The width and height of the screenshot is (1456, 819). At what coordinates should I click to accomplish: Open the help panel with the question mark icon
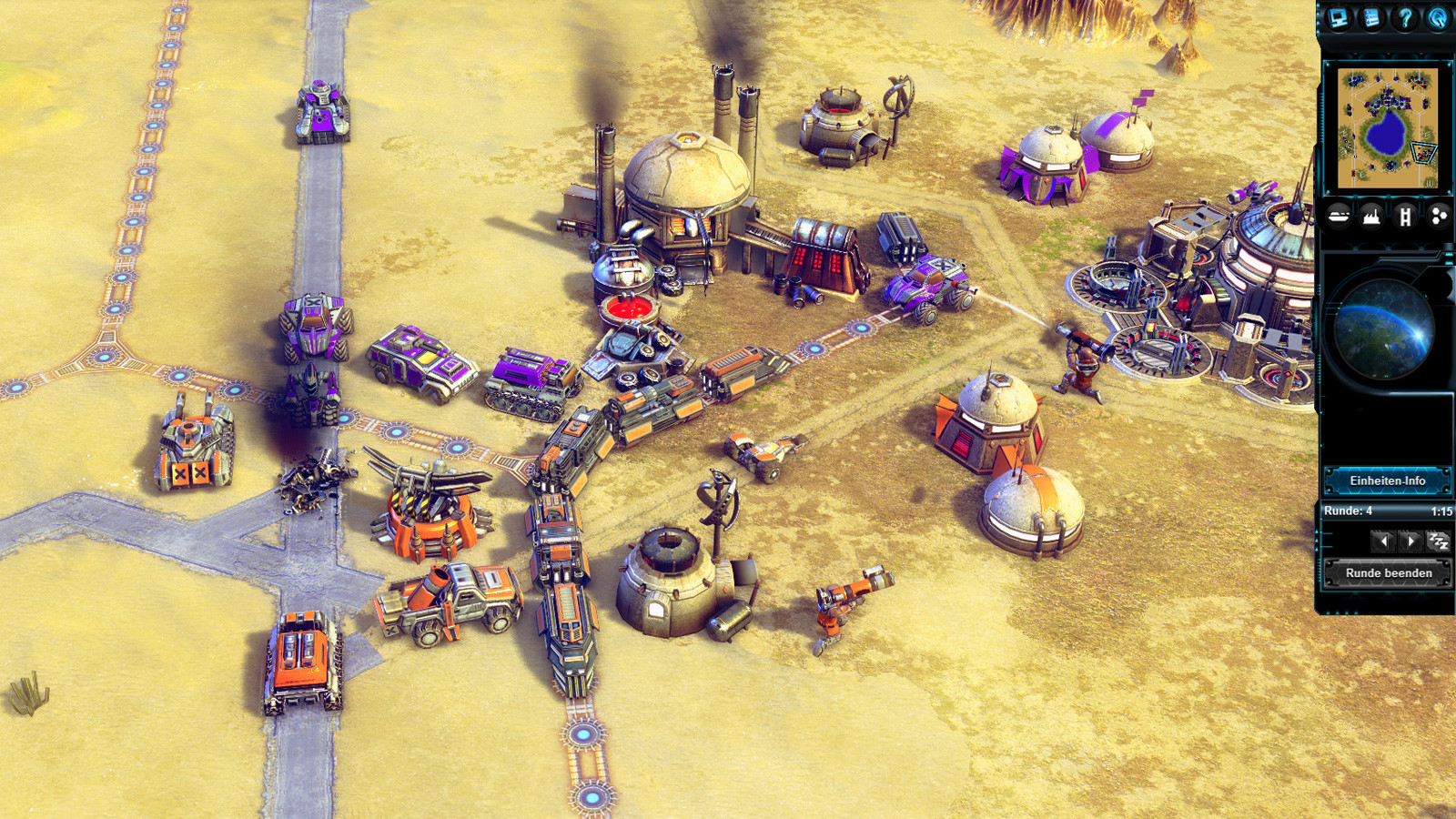point(1404,18)
